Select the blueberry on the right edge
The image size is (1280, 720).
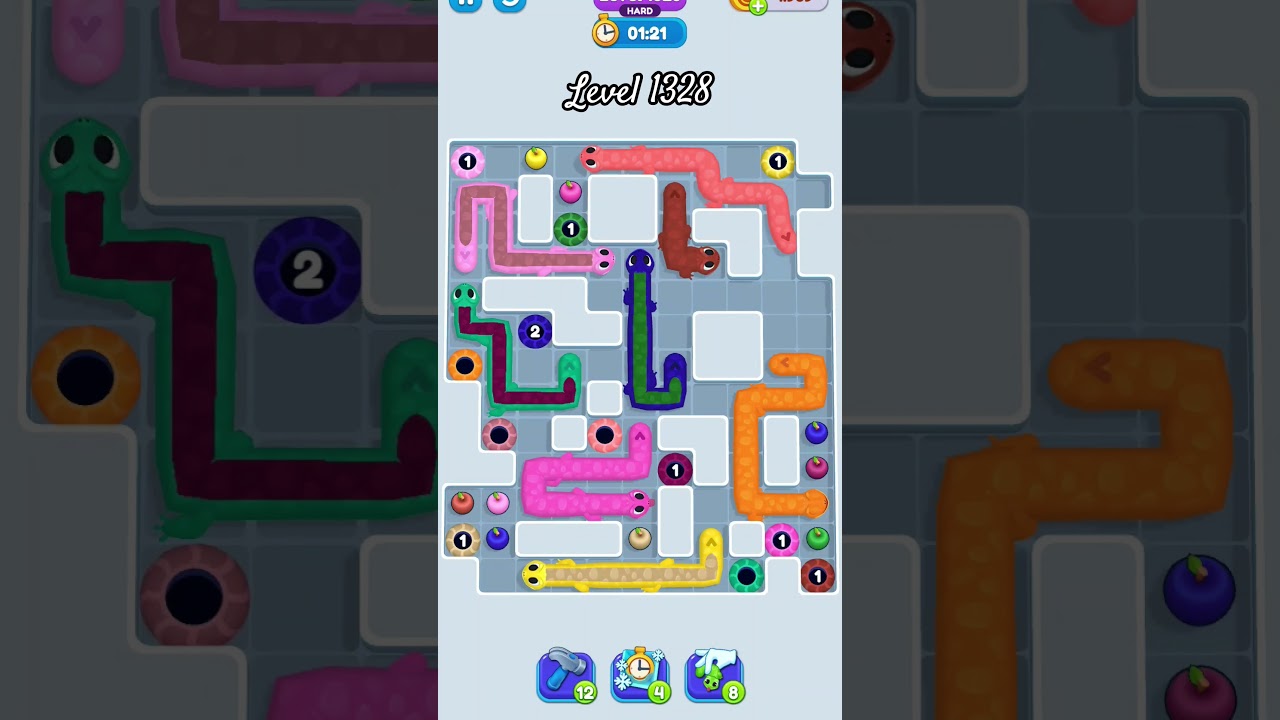pos(816,432)
